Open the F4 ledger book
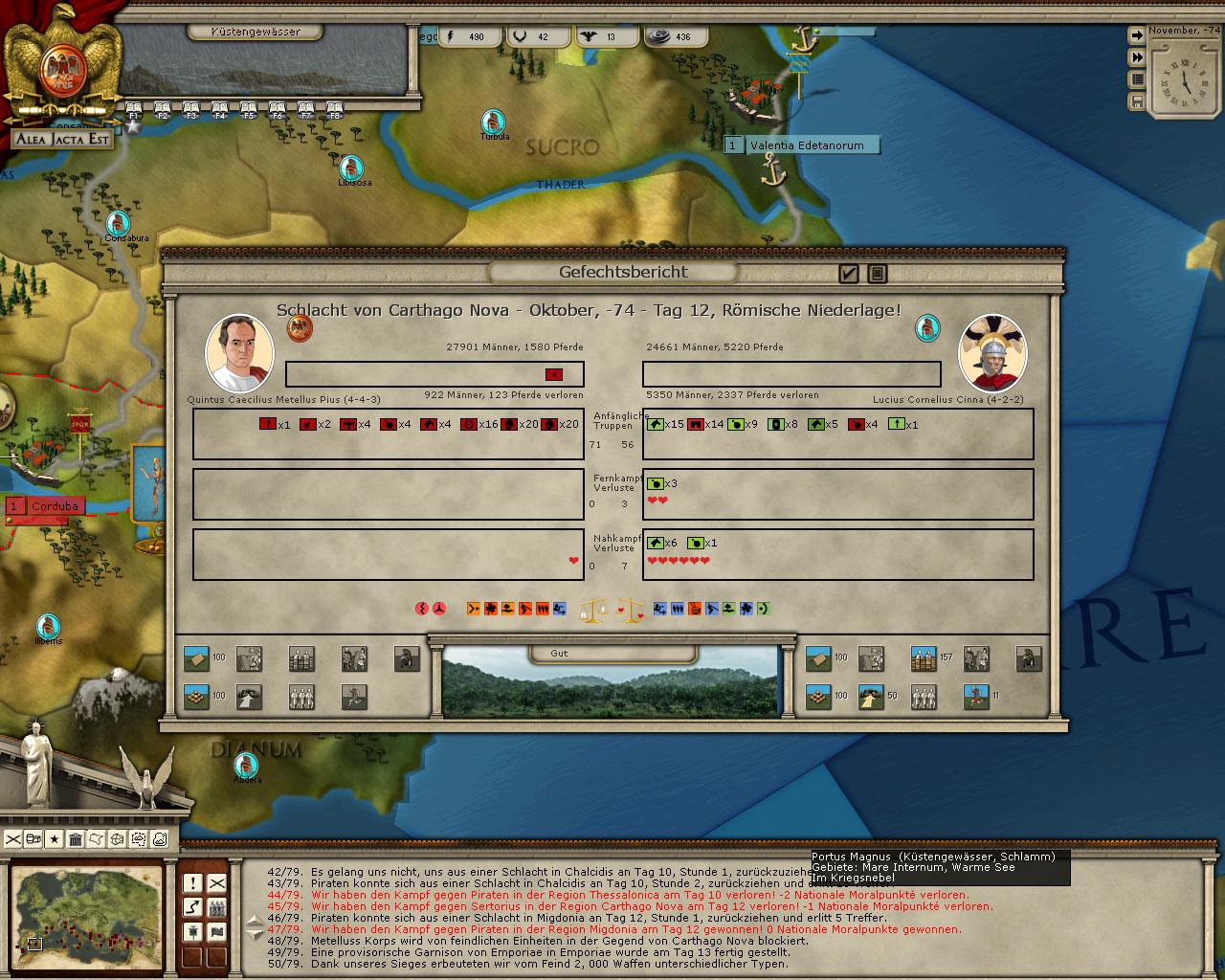This screenshot has width=1225, height=980. tap(220, 109)
